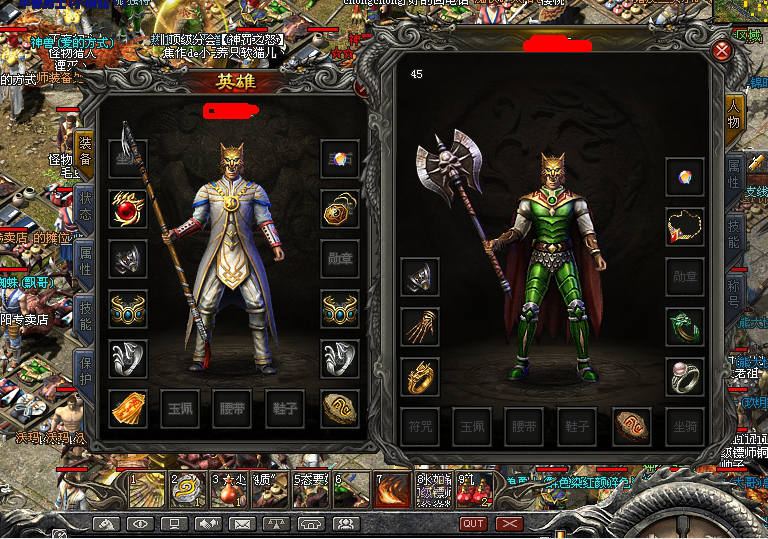Viewport: 768px width, 539px height.
Task: Close the character equipment window
Action: pos(722,51)
